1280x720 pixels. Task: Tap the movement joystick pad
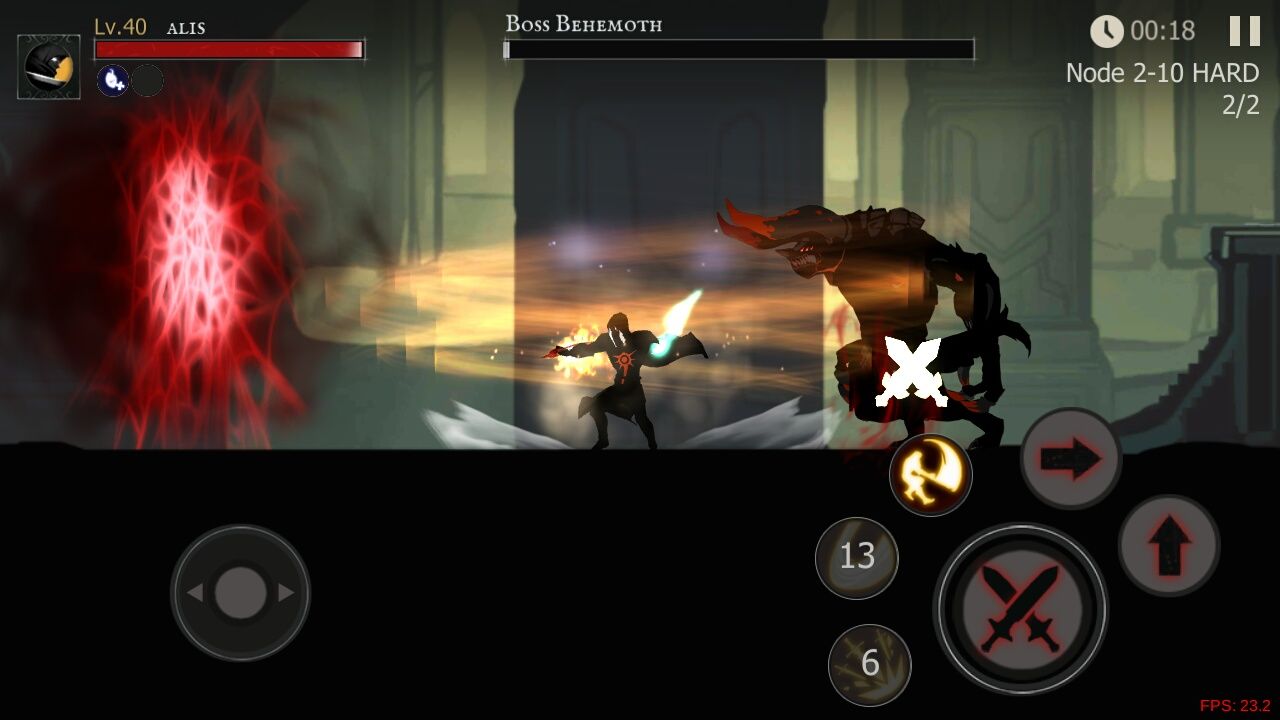240,593
